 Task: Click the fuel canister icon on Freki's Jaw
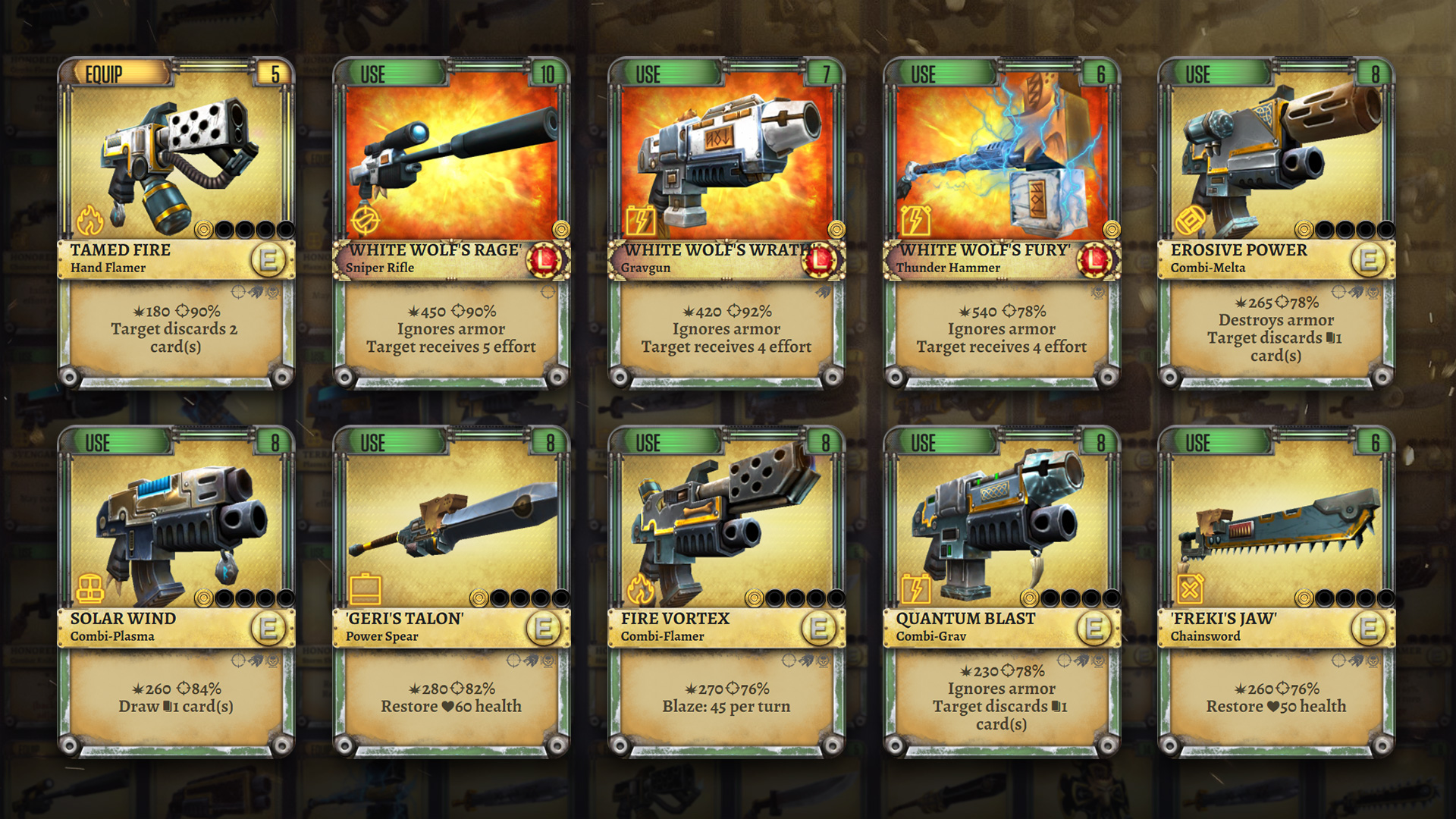1189,591
